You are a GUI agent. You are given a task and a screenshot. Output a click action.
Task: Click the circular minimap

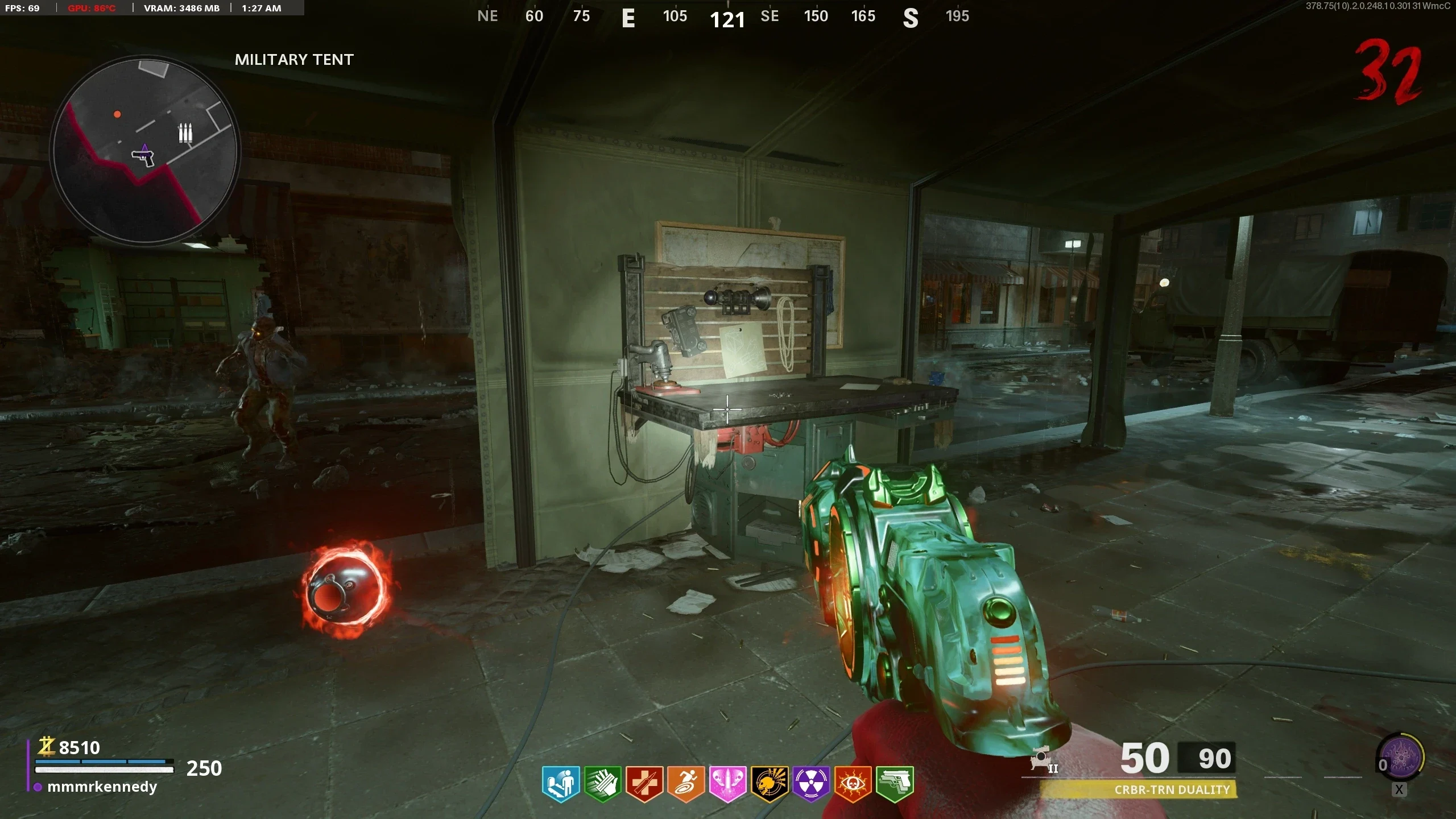pyautogui.click(x=145, y=150)
